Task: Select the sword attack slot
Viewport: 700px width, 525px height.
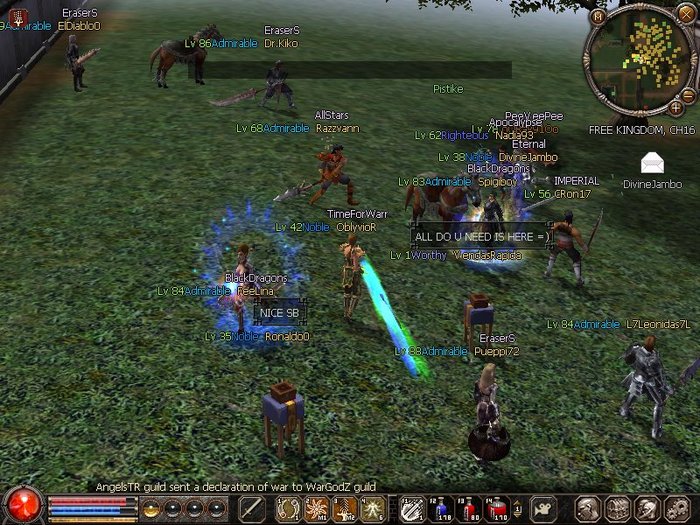Action: point(254,508)
